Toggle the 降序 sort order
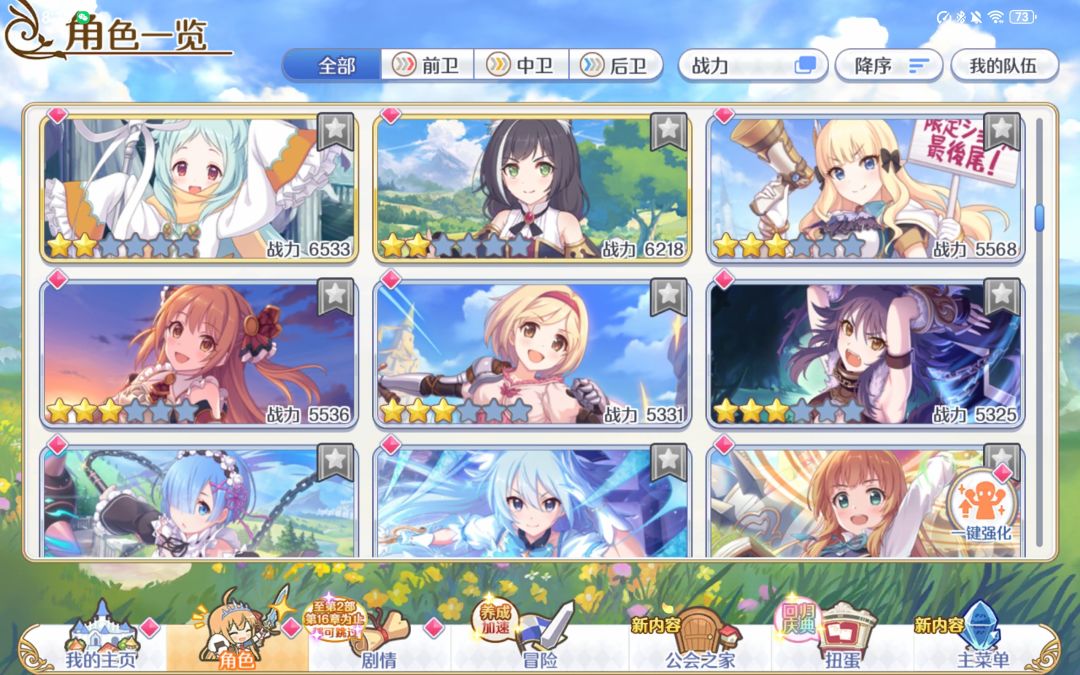1080x675 pixels. (888, 66)
